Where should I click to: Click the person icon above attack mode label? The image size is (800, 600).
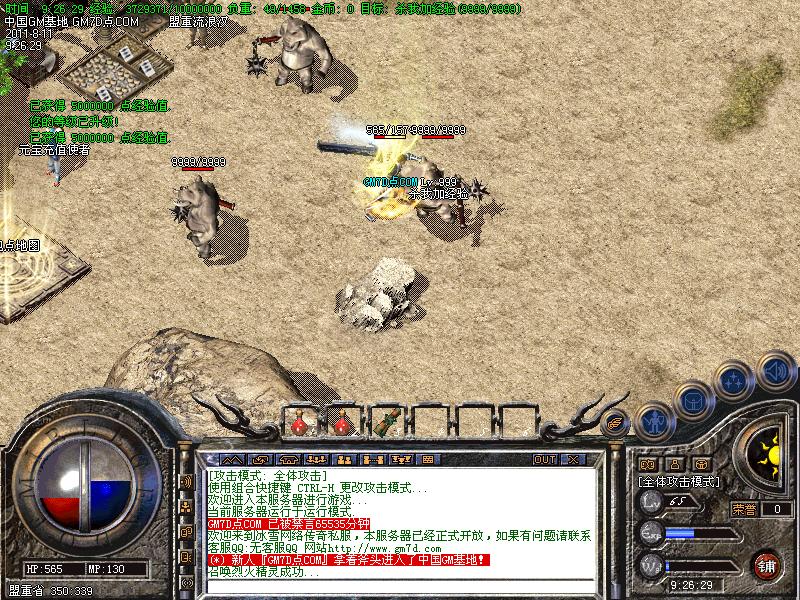click(x=675, y=464)
